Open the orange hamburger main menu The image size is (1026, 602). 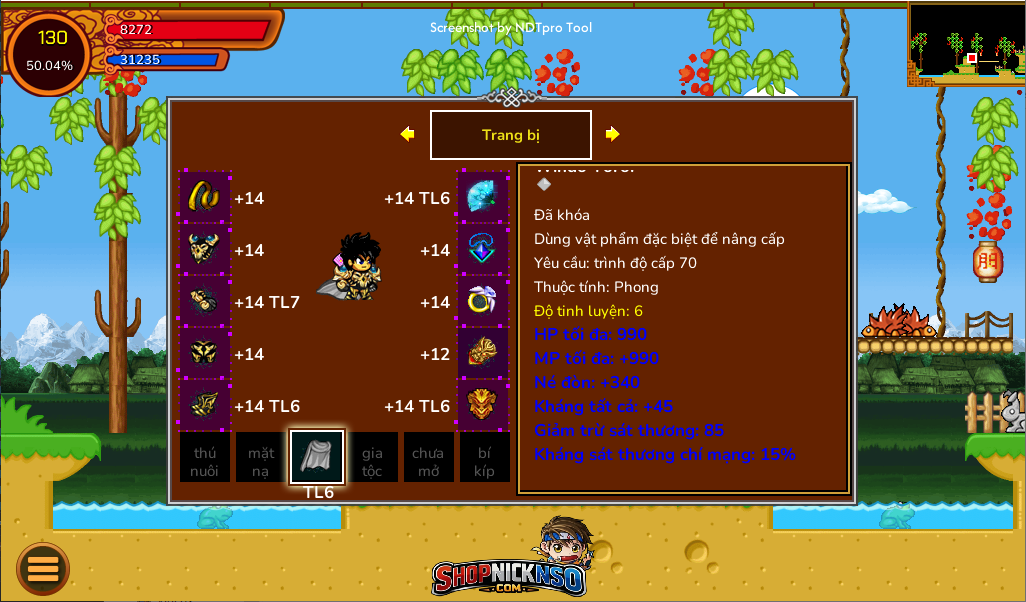43,568
